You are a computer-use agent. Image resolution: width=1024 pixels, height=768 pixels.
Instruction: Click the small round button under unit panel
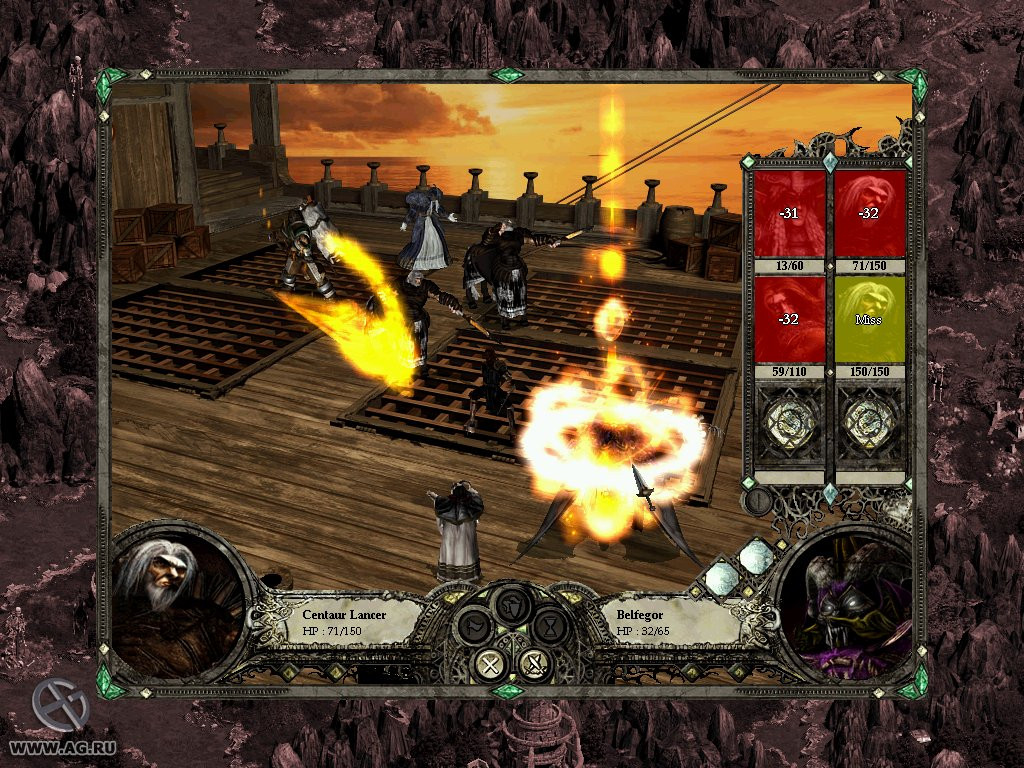759,500
